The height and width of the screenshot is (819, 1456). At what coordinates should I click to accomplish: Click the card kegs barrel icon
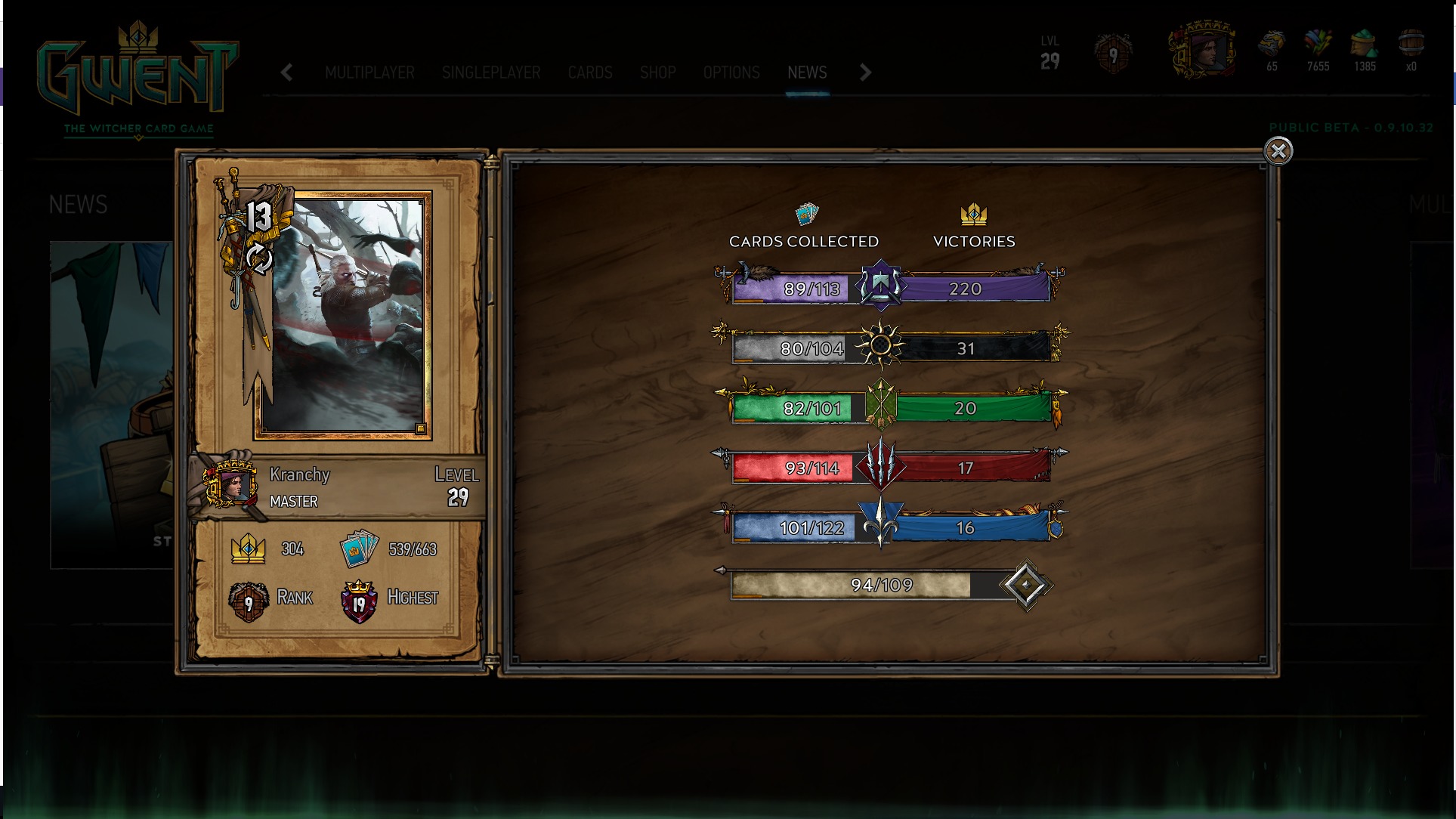point(1410,45)
